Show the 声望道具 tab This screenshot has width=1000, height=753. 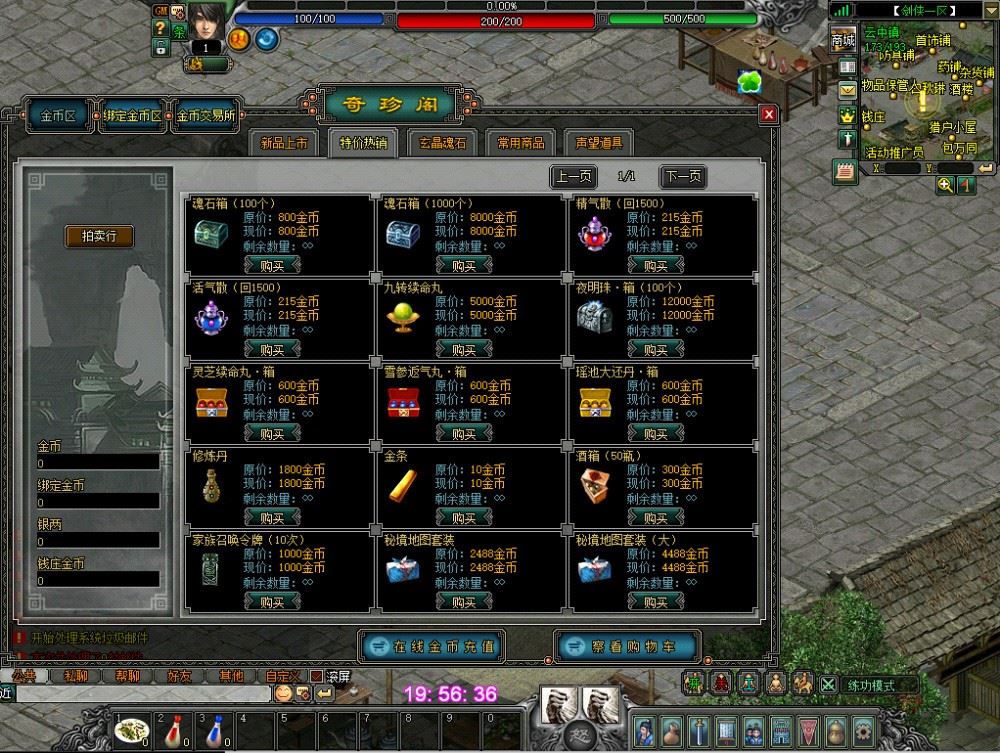pos(599,143)
